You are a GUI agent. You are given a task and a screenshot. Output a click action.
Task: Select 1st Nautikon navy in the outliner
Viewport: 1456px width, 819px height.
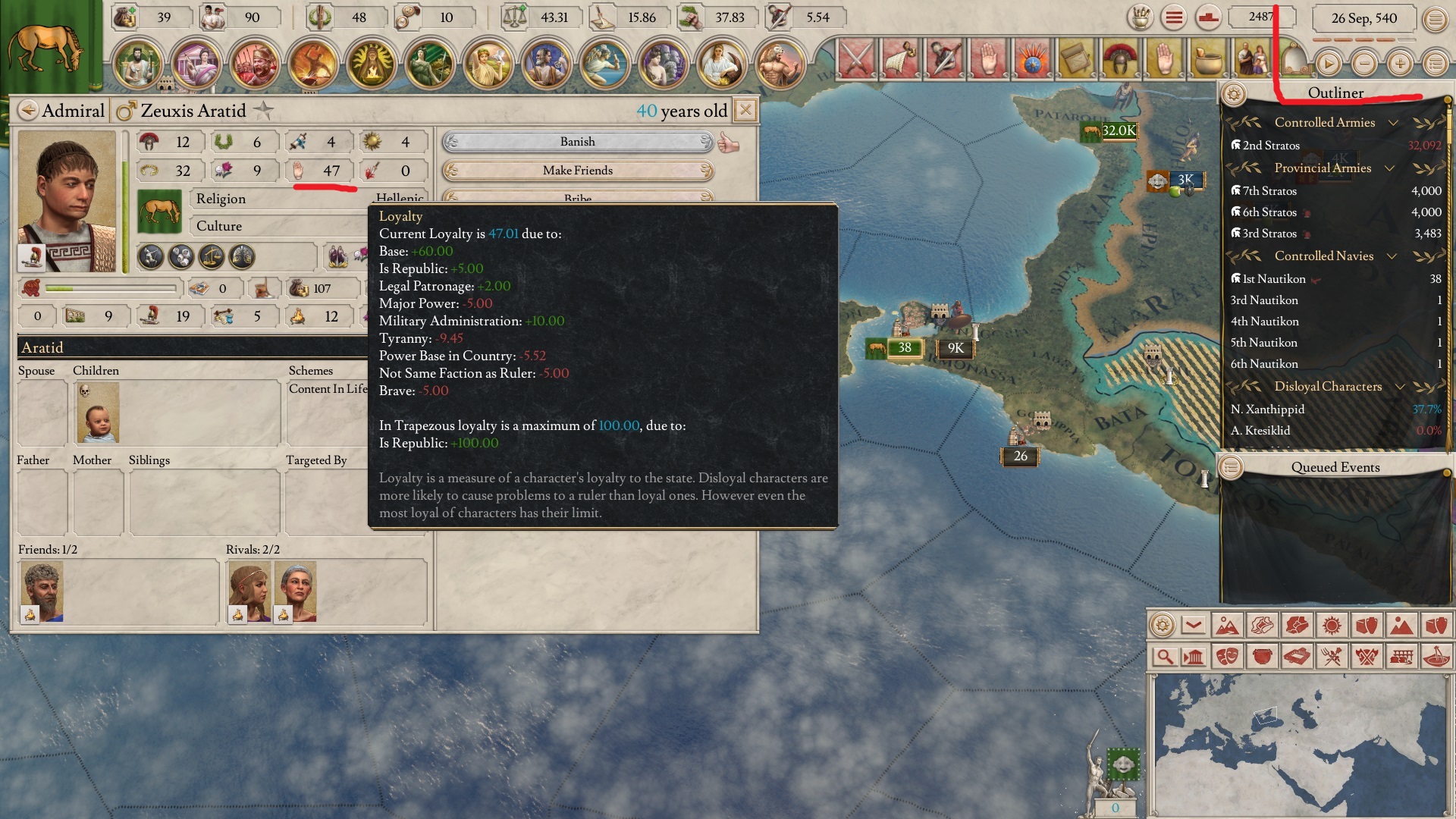click(1274, 279)
